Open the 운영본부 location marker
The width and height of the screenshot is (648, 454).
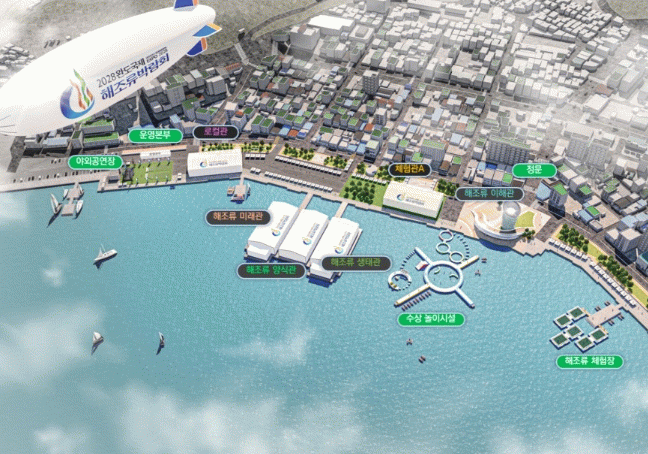pyautogui.click(x=155, y=134)
